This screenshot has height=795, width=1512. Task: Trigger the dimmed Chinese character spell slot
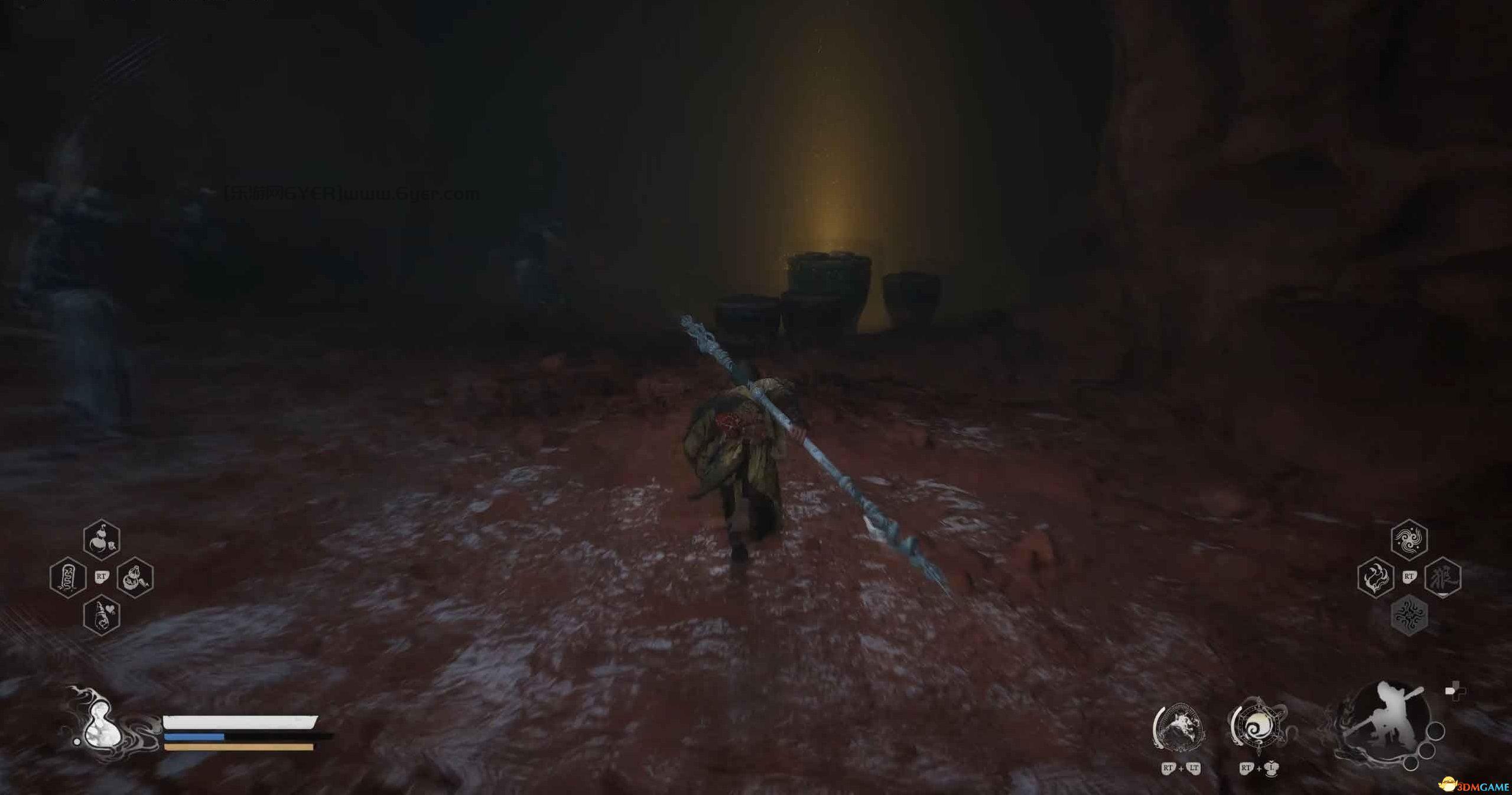click(1443, 577)
